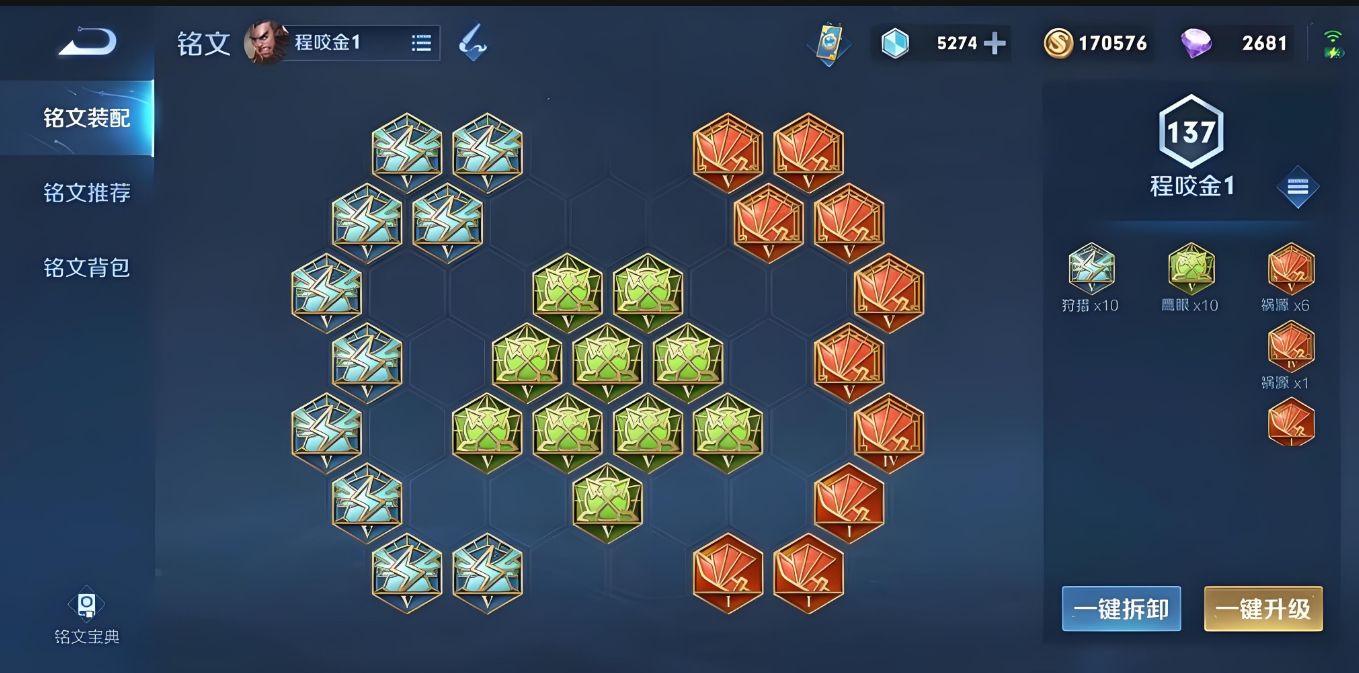Go back with the return arrow
1359x673 pixels.
[x=87, y=42]
